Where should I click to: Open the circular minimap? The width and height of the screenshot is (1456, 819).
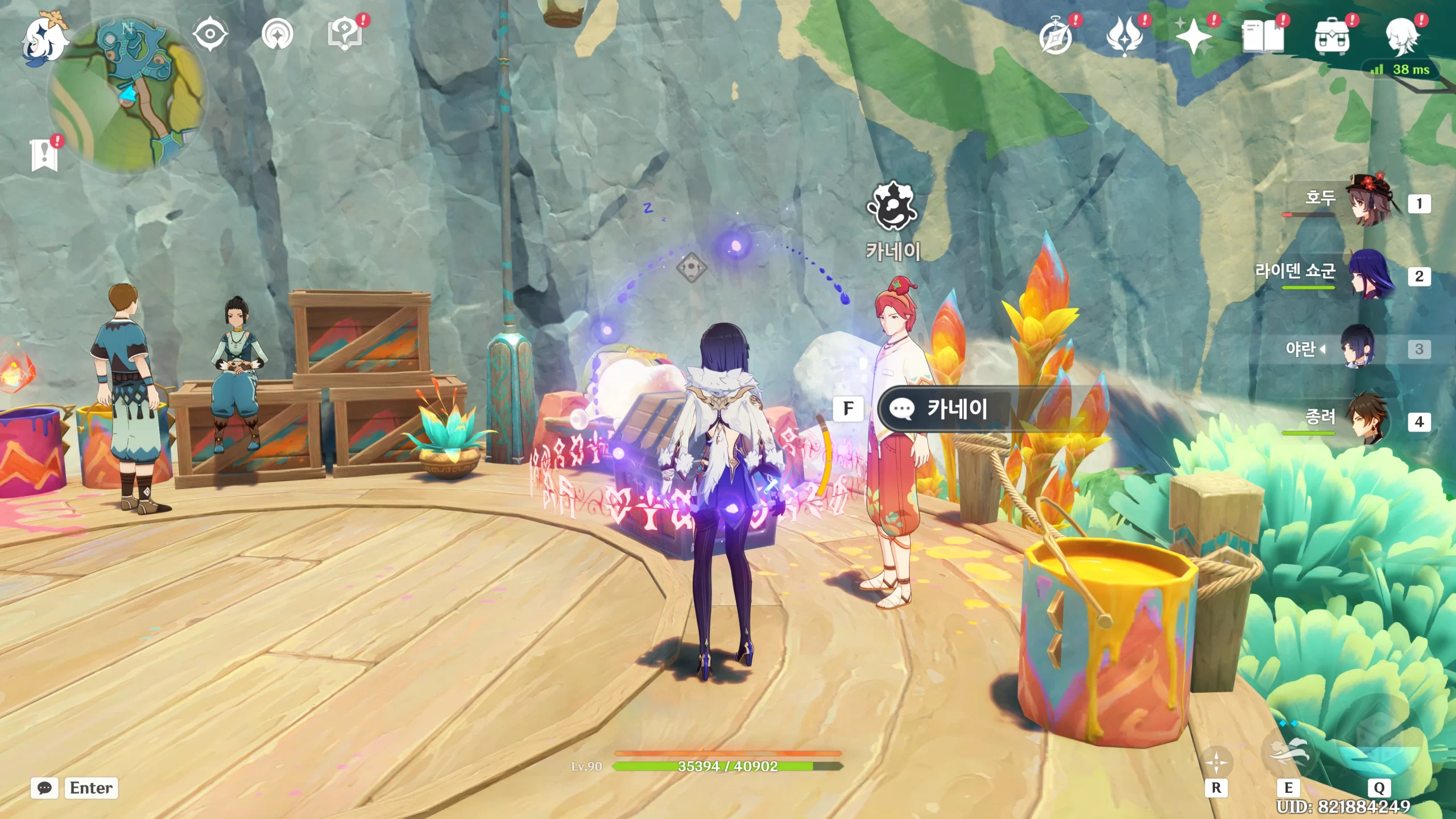point(127,94)
